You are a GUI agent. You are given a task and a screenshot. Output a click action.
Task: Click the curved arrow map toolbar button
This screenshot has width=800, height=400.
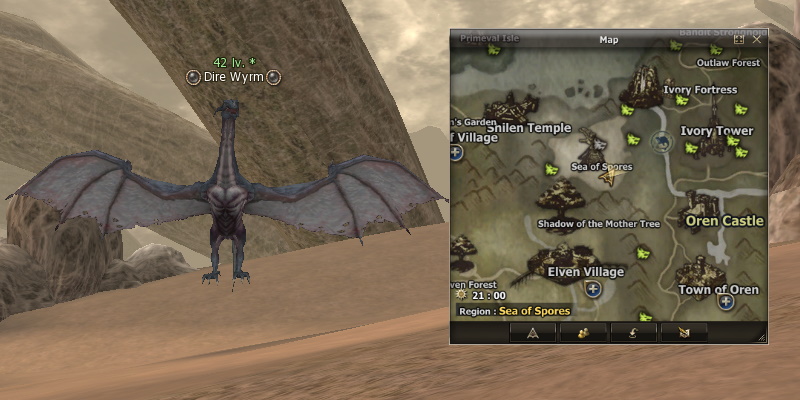[x=637, y=332]
